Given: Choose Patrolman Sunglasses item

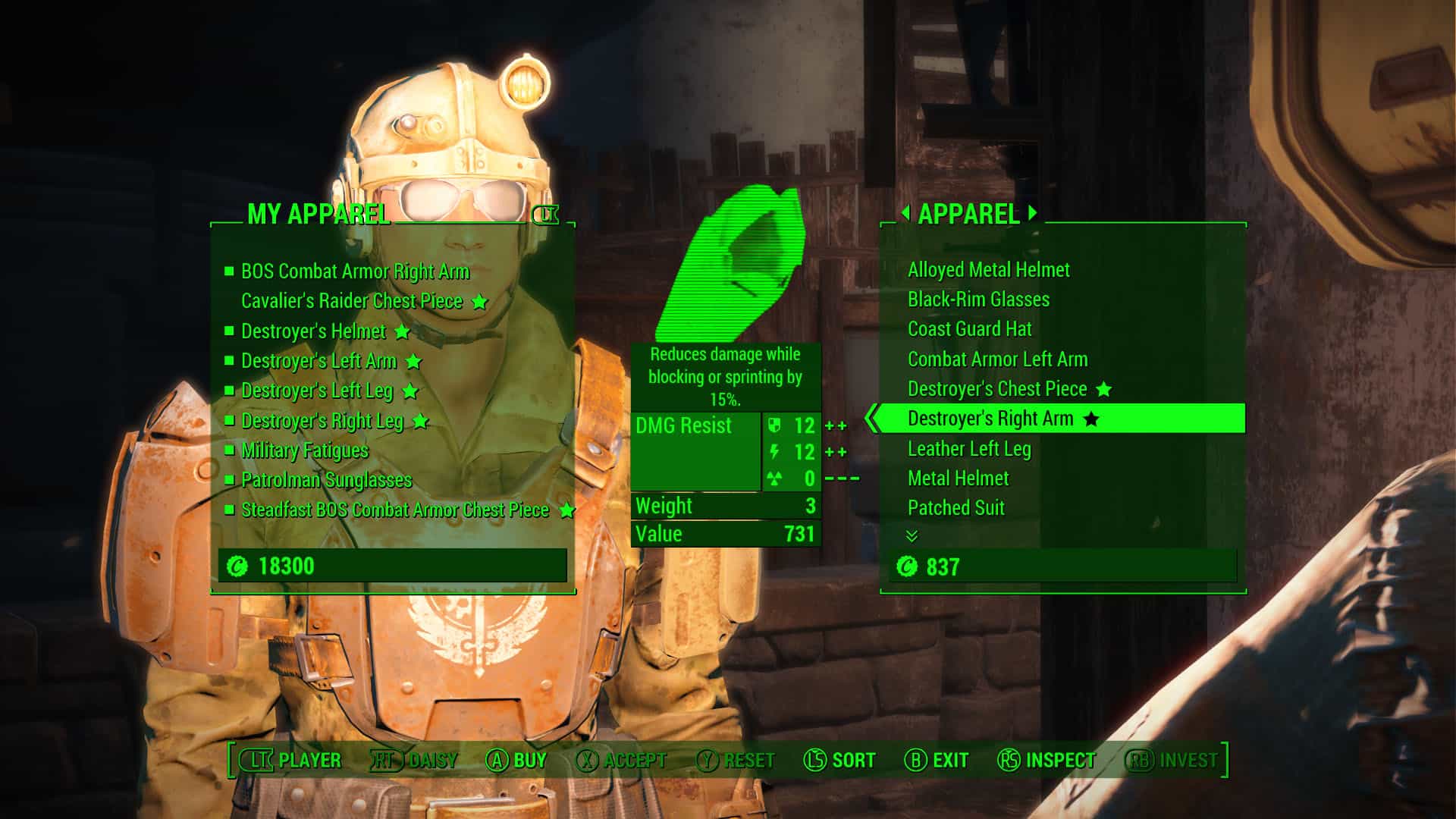Looking at the screenshot, I should (326, 480).
